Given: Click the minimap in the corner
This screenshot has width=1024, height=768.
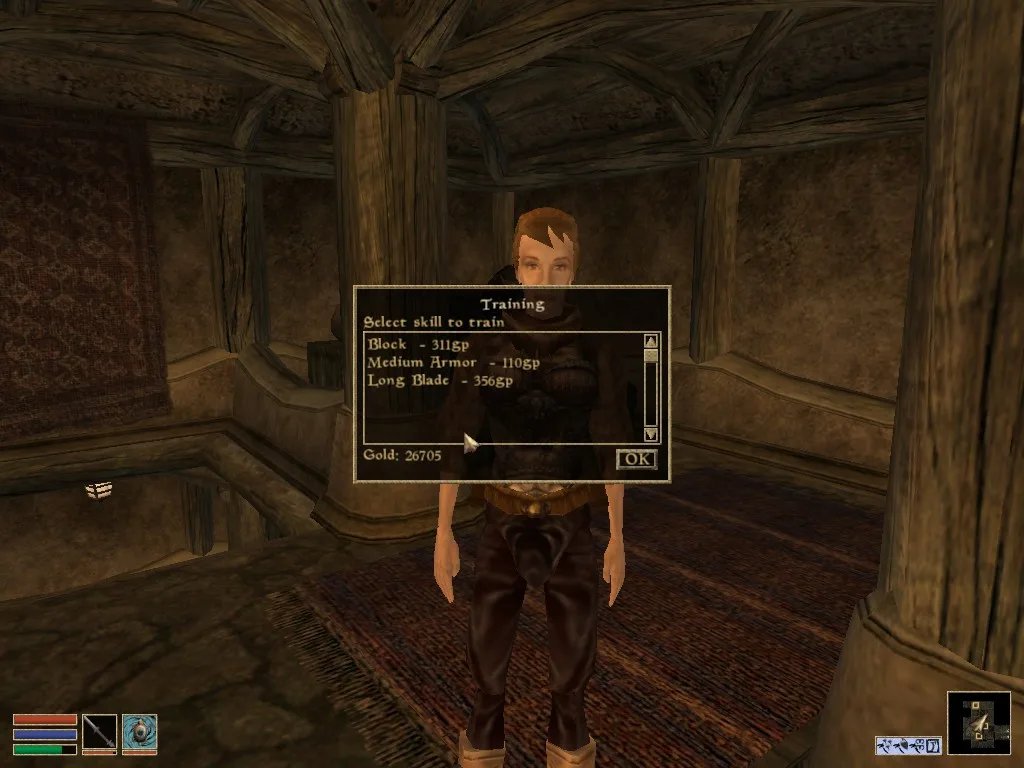Looking at the screenshot, I should pos(978,722).
